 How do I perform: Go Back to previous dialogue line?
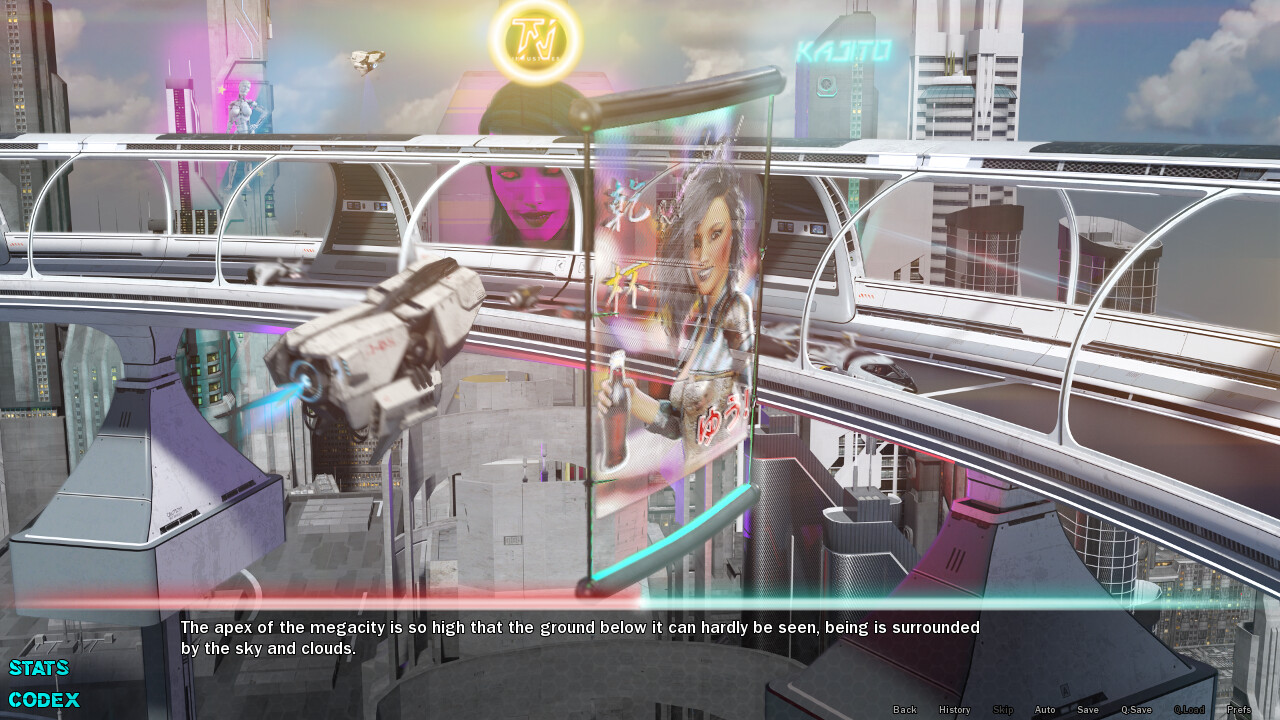coord(904,710)
